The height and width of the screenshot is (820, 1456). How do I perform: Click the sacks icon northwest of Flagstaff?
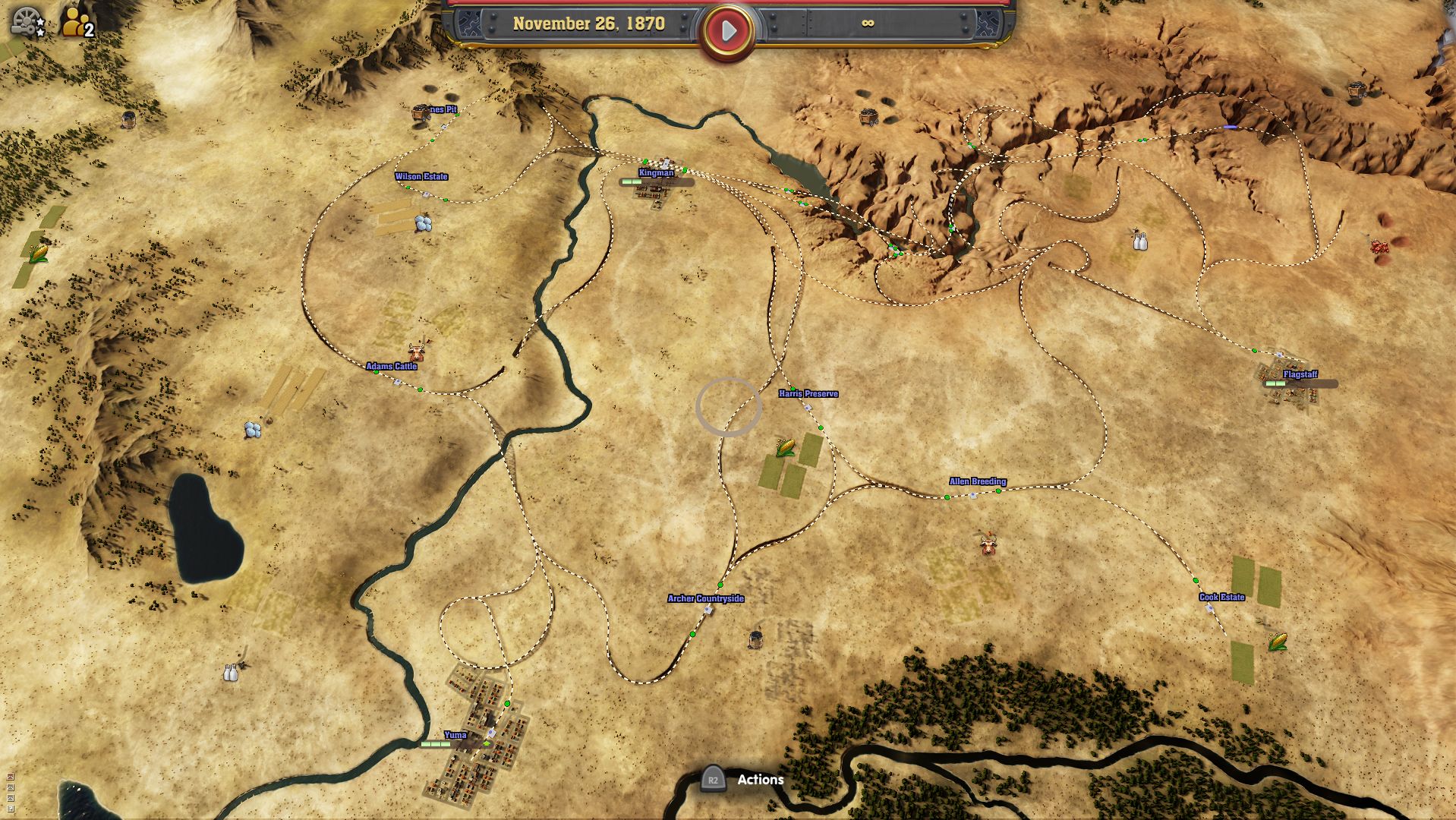(1141, 241)
